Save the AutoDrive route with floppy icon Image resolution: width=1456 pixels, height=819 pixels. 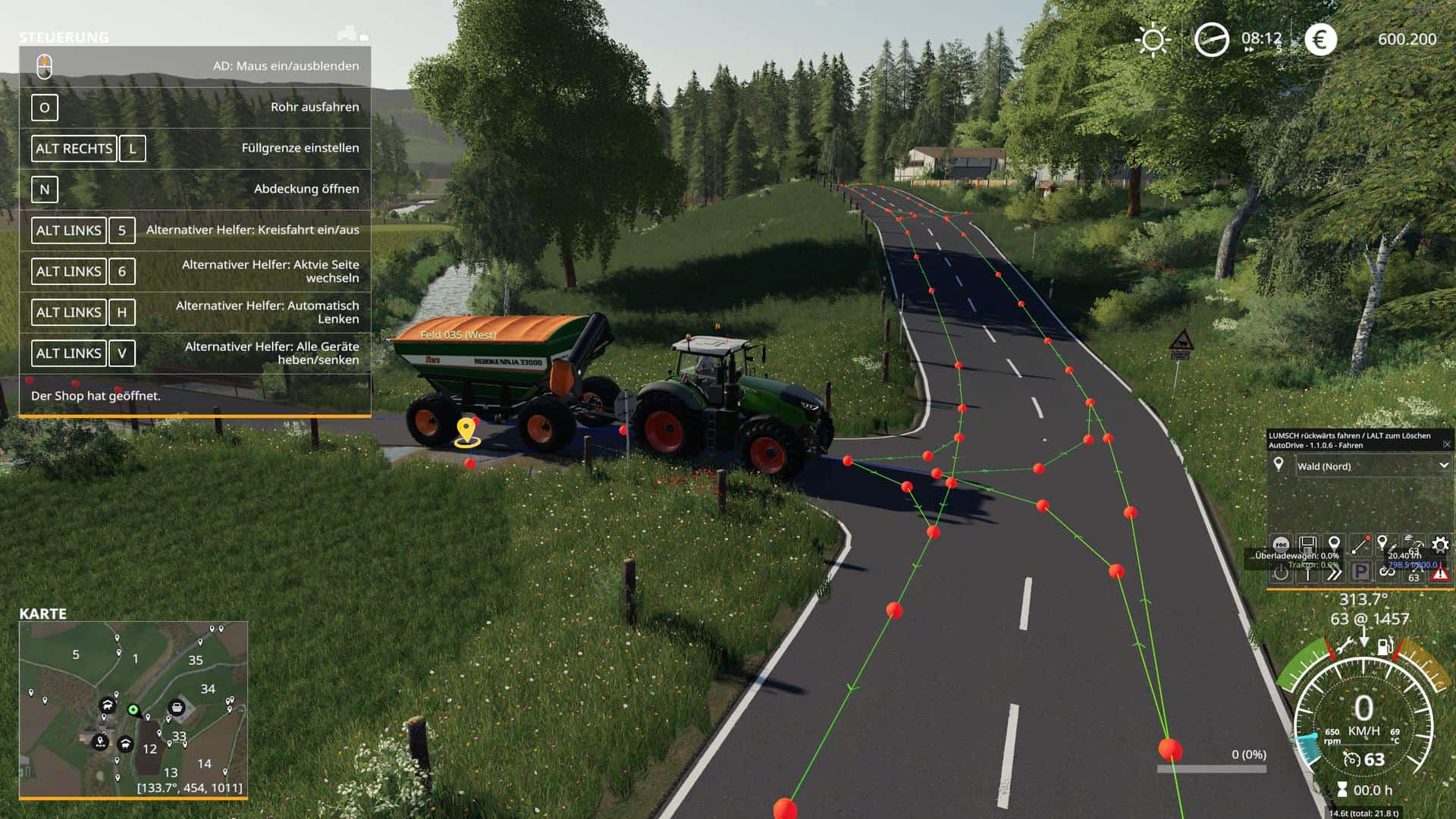pos(1307,544)
